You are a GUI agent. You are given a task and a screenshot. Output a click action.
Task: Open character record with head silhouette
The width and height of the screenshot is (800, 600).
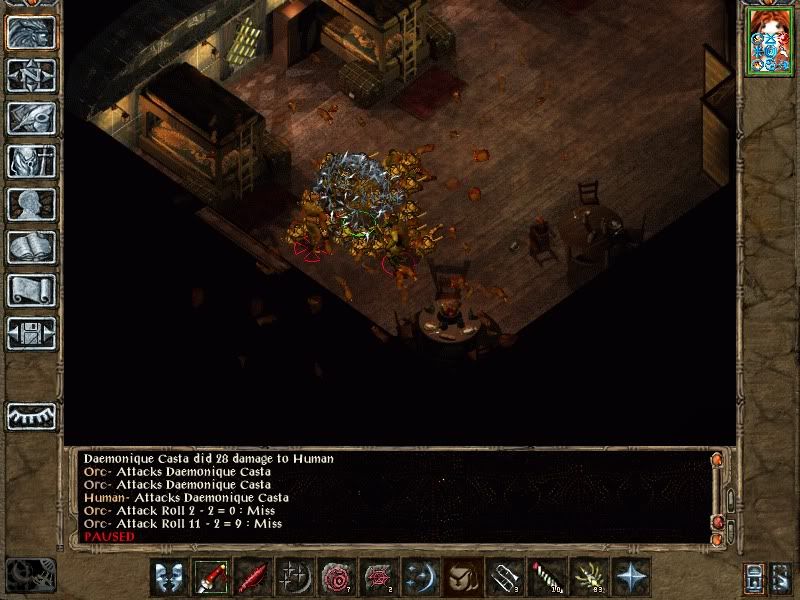pyautogui.click(x=31, y=204)
